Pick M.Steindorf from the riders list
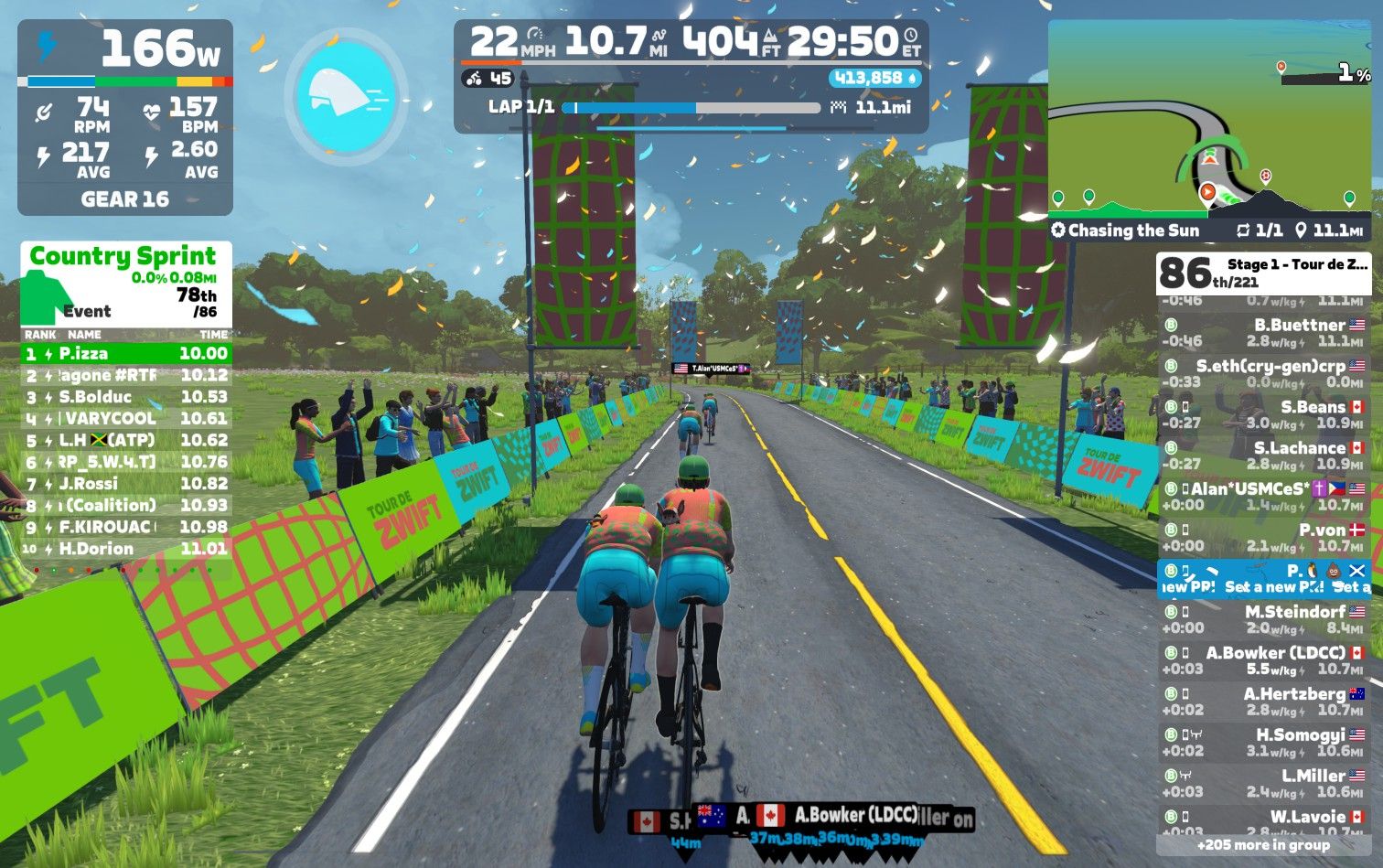This screenshot has width=1383, height=868. coord(1264,619)
